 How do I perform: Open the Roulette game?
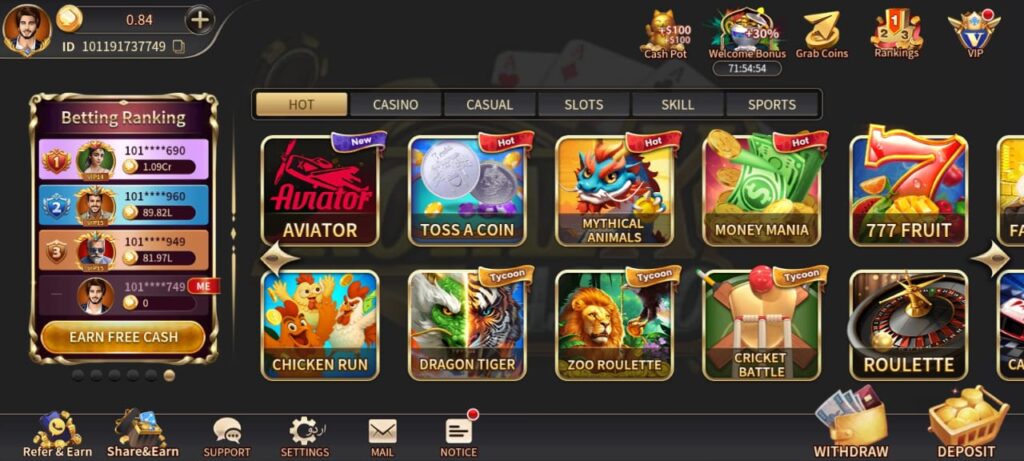point(908,325)
